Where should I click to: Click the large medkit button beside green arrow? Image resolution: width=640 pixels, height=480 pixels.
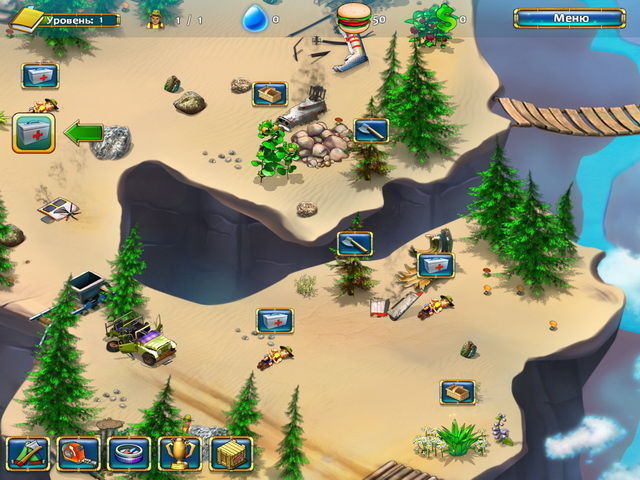[x=33, y=133]
